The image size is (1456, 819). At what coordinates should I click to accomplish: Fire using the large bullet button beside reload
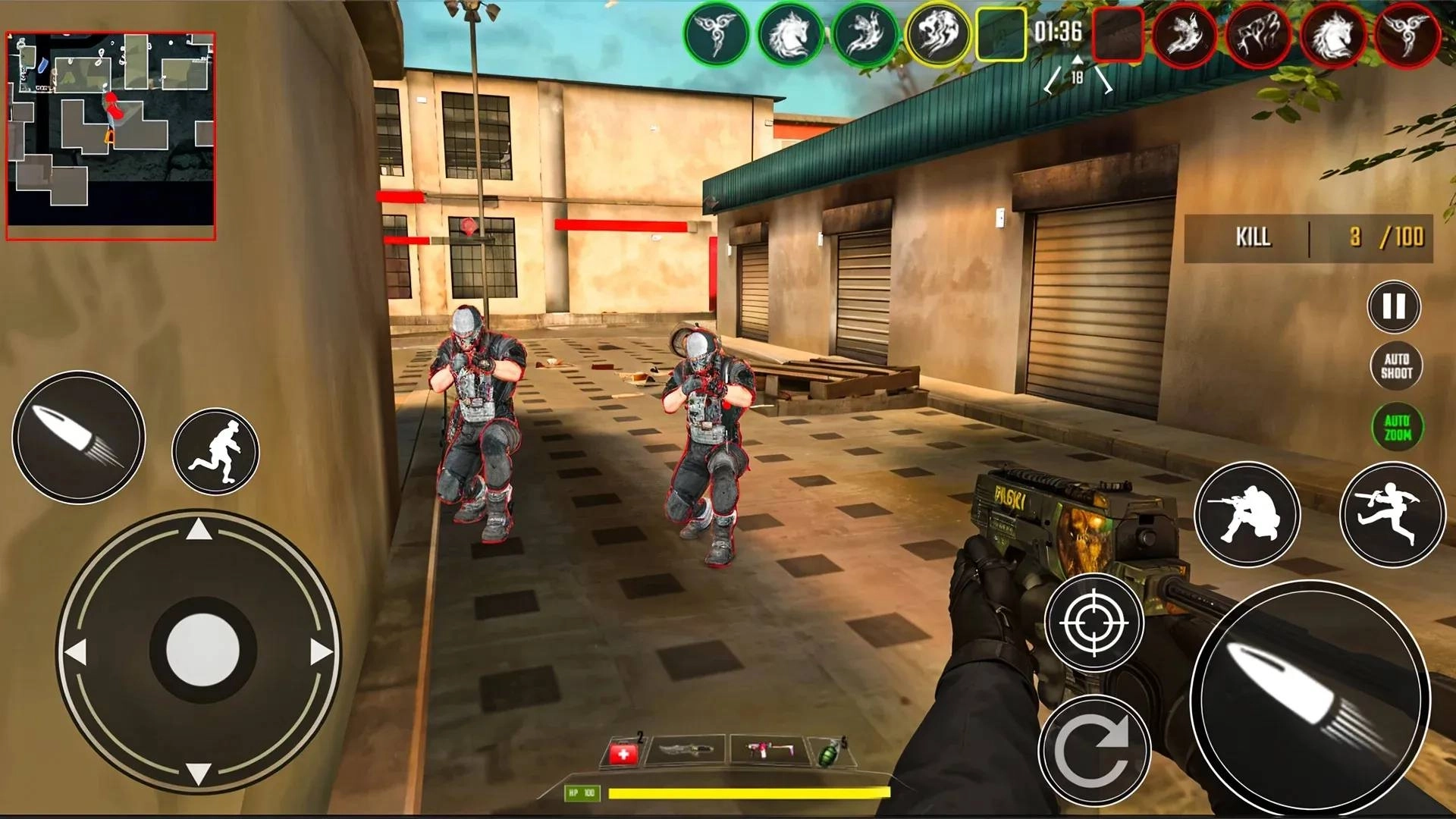tap(1310, 699)
